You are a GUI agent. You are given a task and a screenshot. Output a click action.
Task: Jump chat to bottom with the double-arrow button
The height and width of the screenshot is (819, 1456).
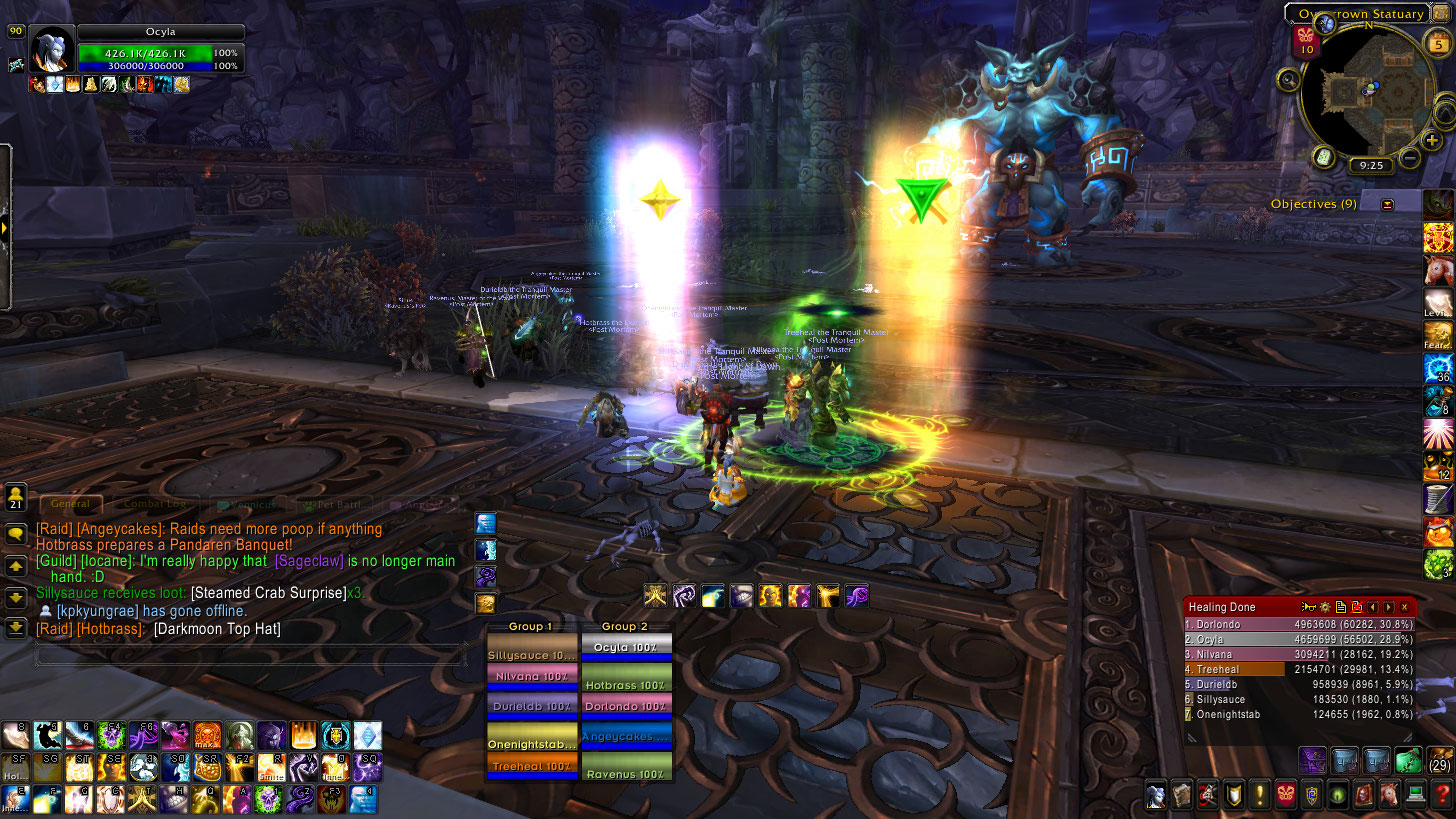pyautogui.click(x=16, y=628)
